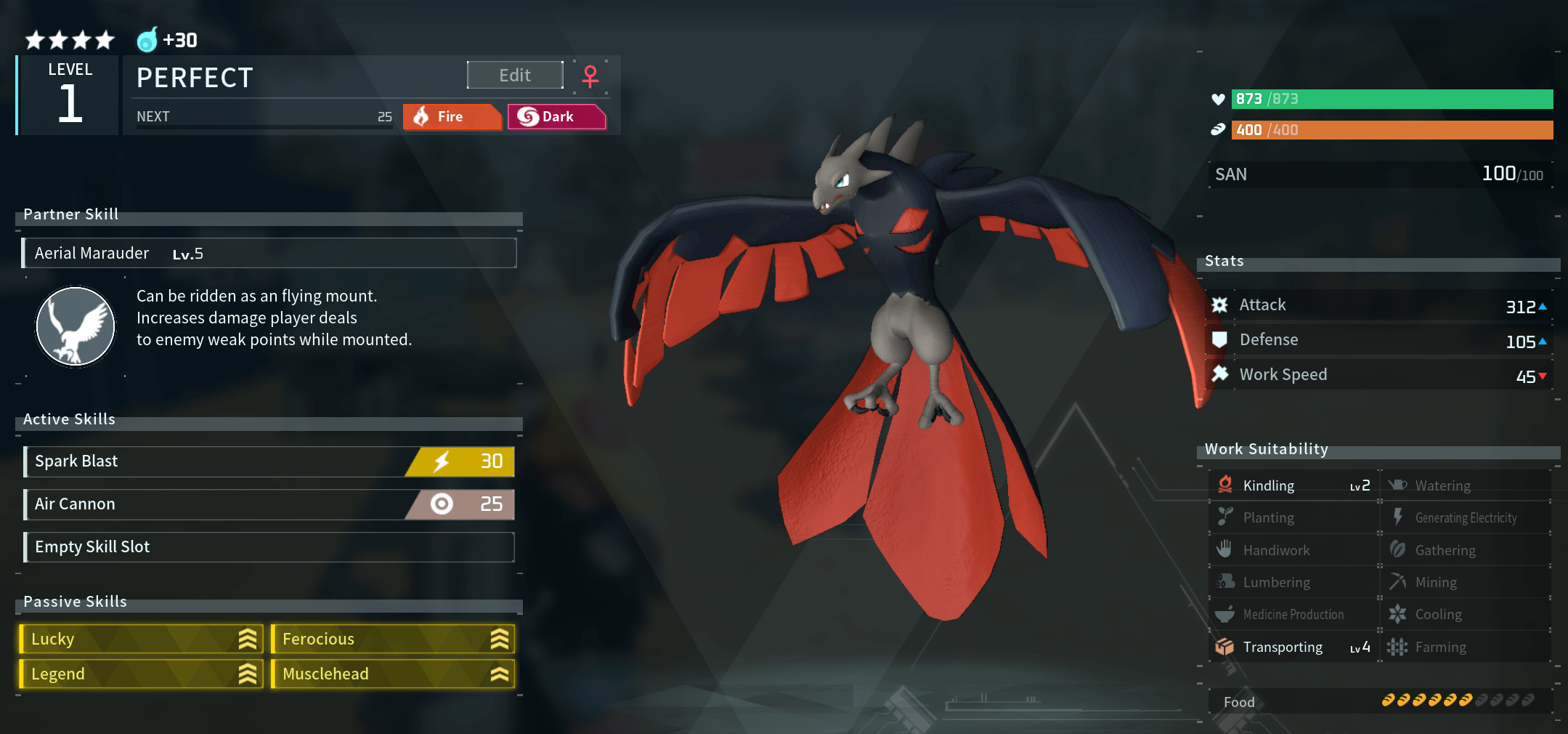Select the Lucky passive skill
The height and width of the screenshot is (734, 1568).
click(141, 640)
